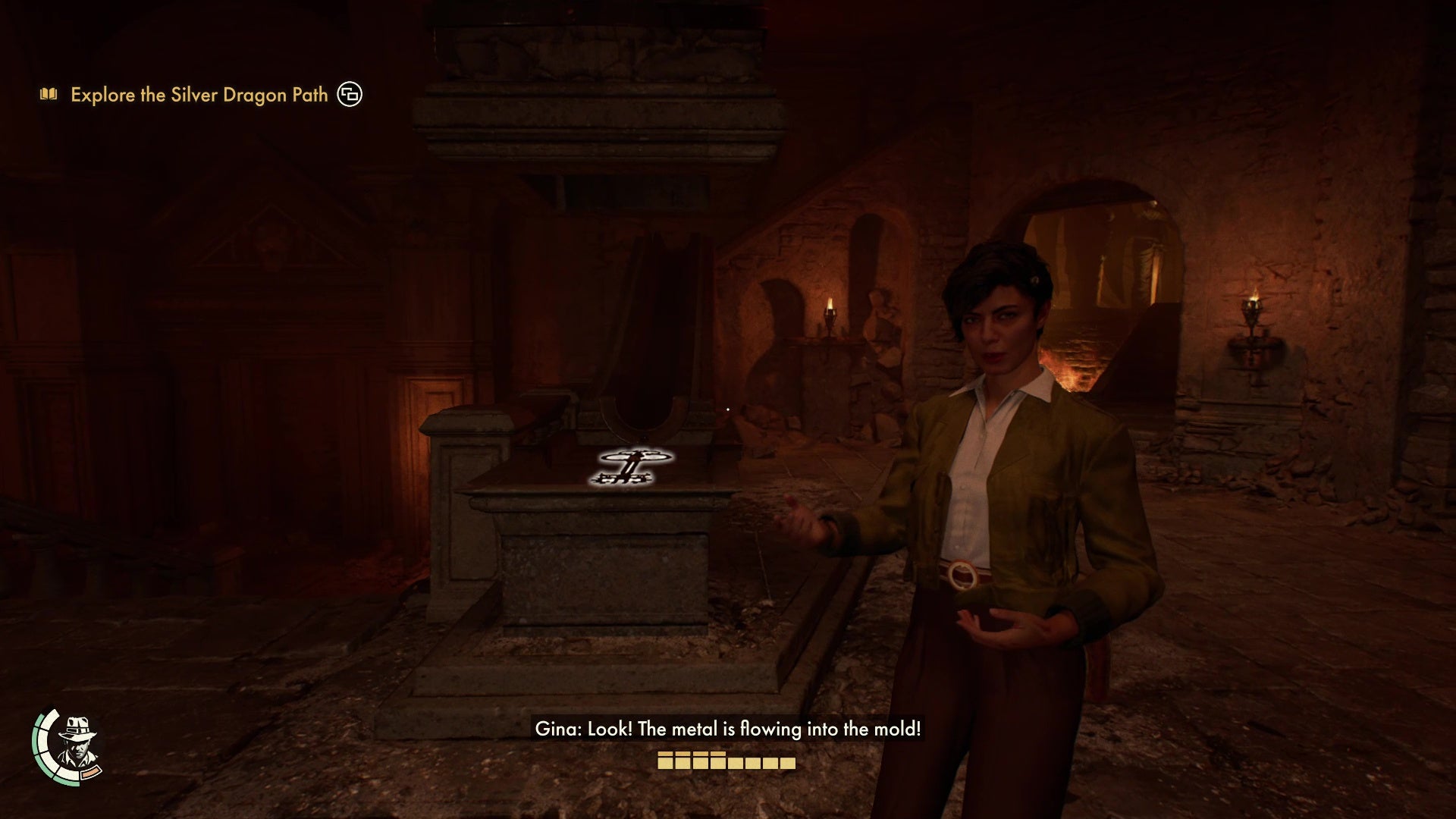
Task: Select the objective tracking icon beside the quest text
Action: pos(350,94)
